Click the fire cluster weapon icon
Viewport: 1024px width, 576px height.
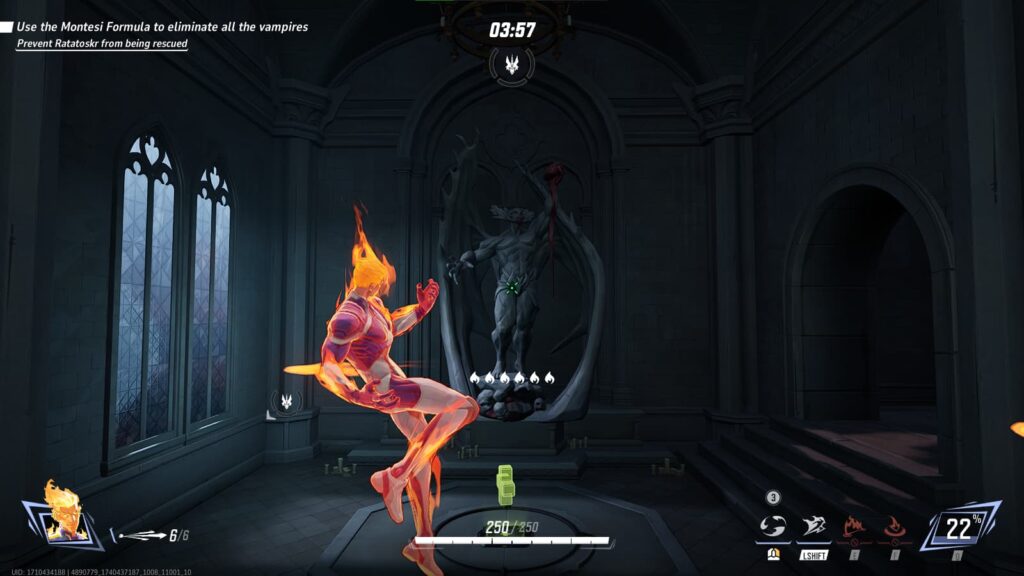[140, 536]
